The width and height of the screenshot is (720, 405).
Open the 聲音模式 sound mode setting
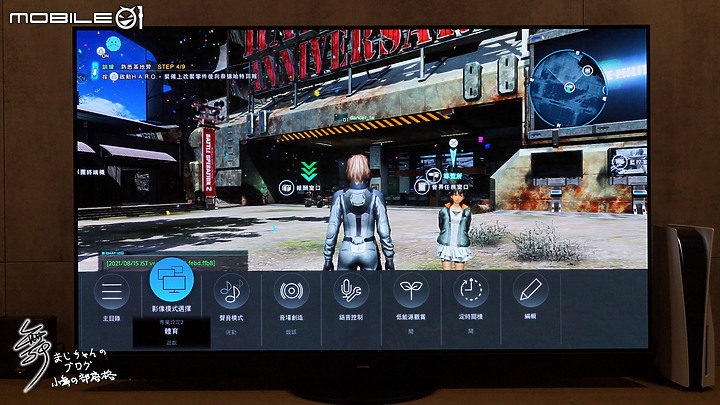click(232, 292)
